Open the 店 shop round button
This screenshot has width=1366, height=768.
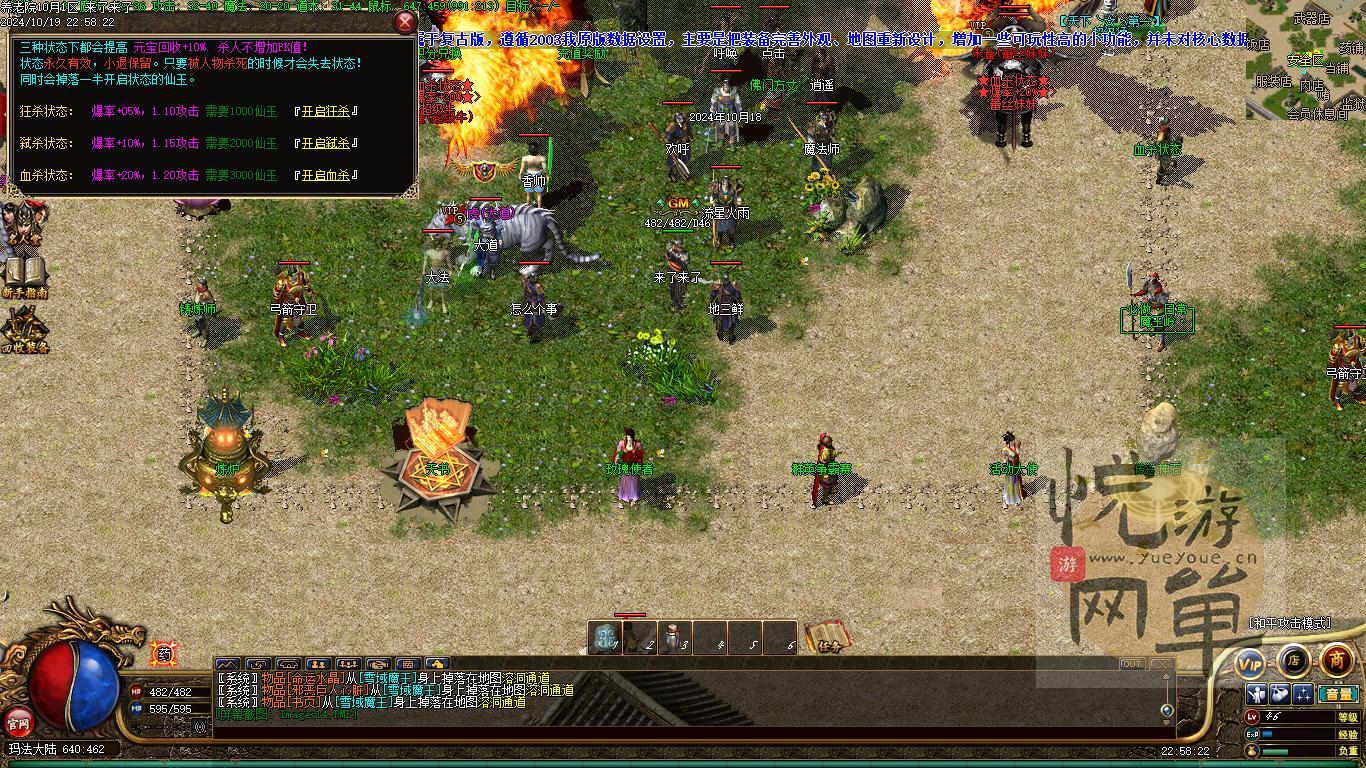coord(1293,660)
